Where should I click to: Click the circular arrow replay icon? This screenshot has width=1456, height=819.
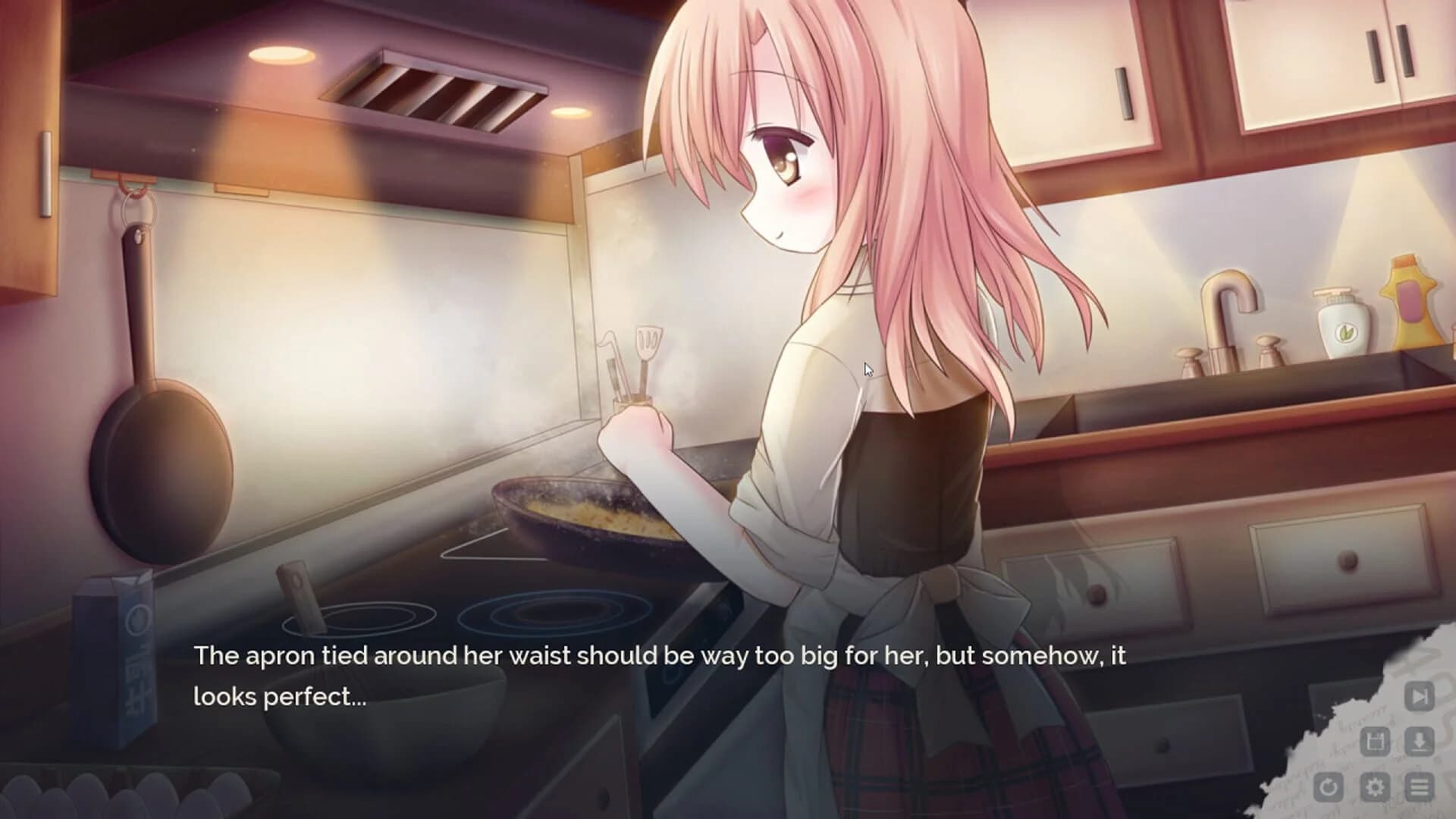pos(1328,786)
